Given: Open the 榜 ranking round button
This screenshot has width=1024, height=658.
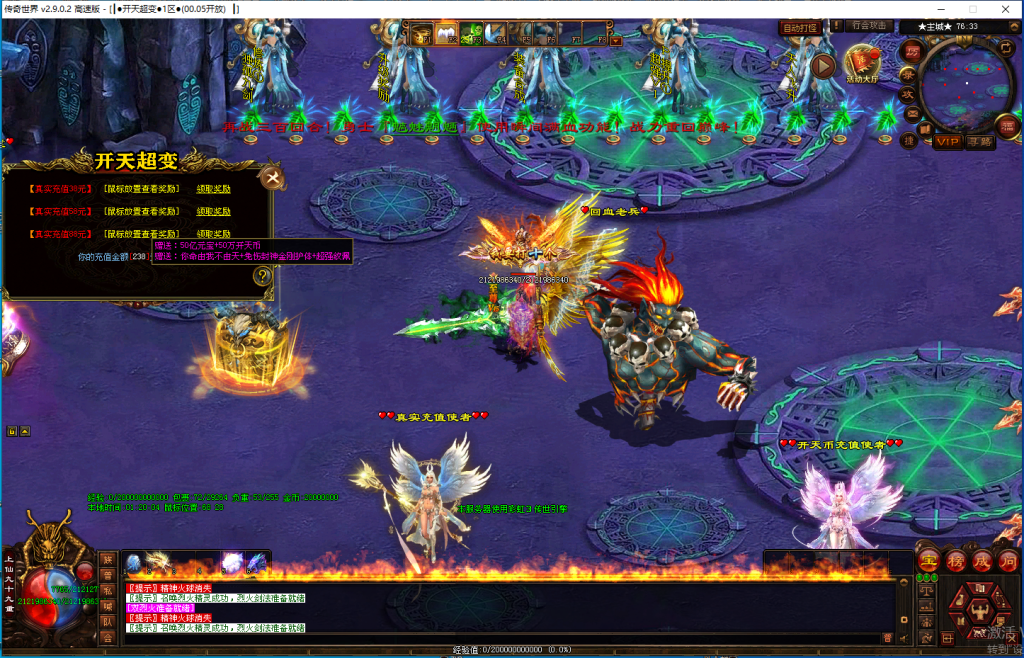Looking at the screenshot, I should point(956,562).
